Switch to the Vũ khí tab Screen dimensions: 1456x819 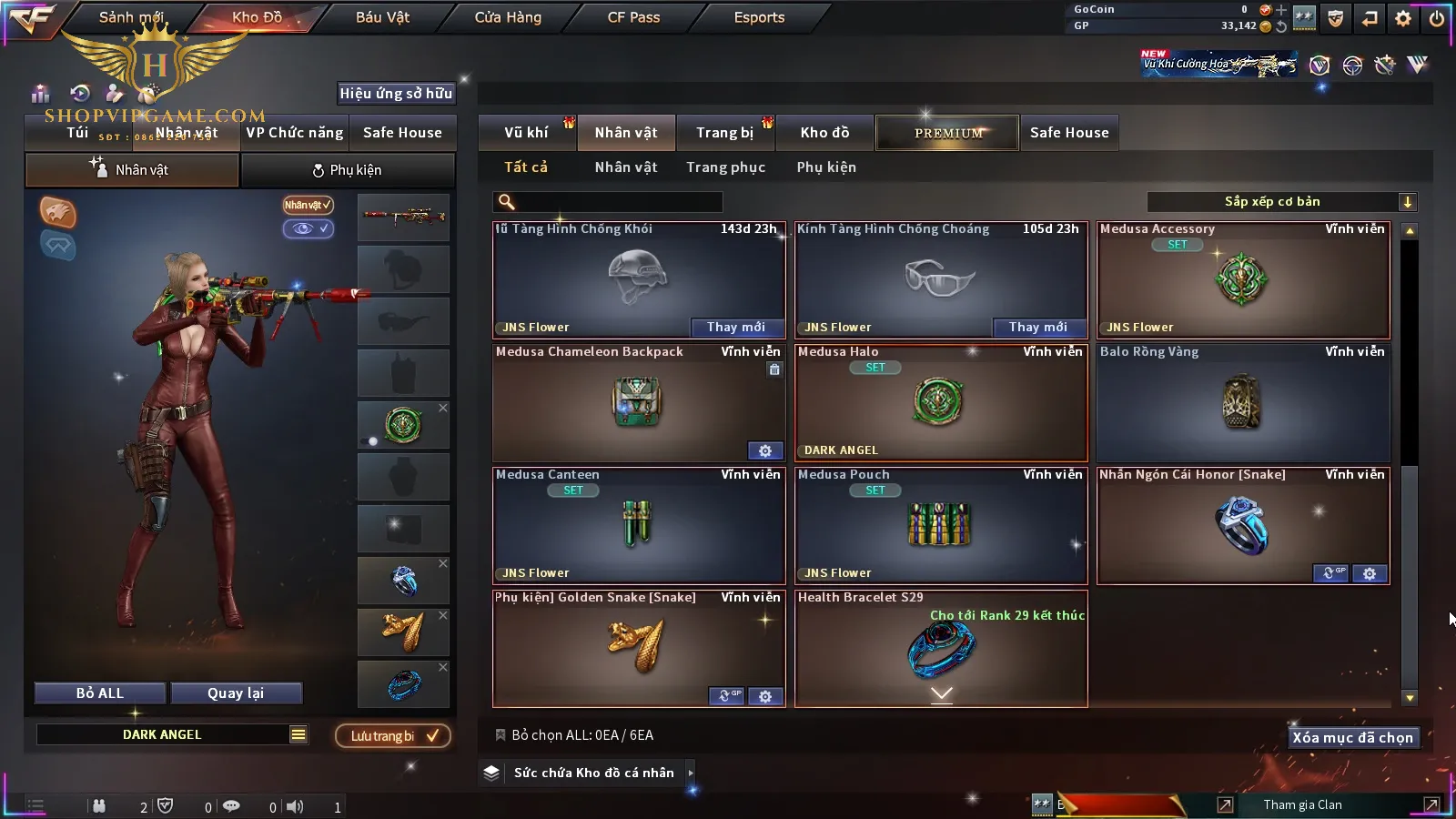(526, 133)
